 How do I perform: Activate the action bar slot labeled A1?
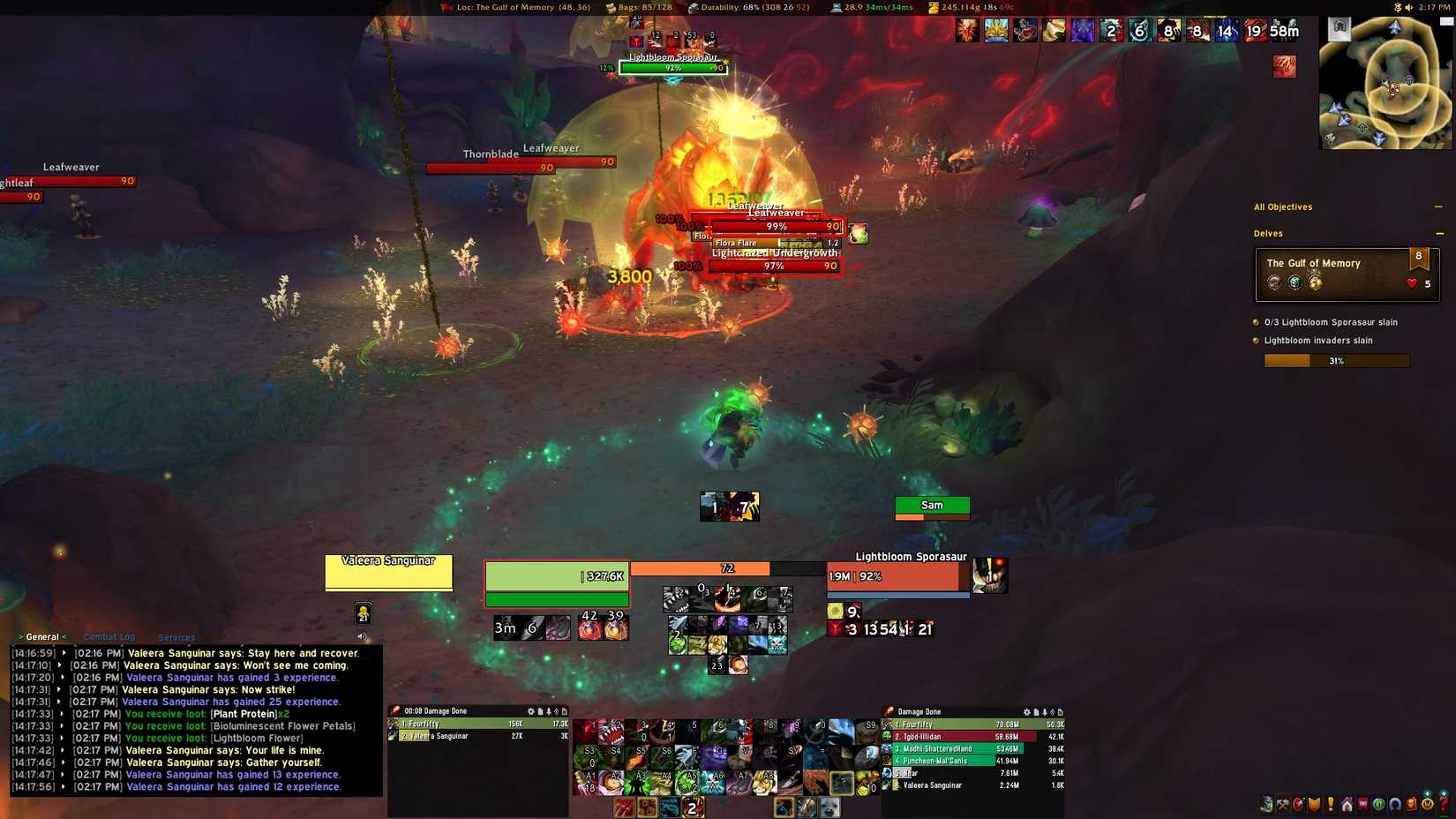(x=587, y=782)
